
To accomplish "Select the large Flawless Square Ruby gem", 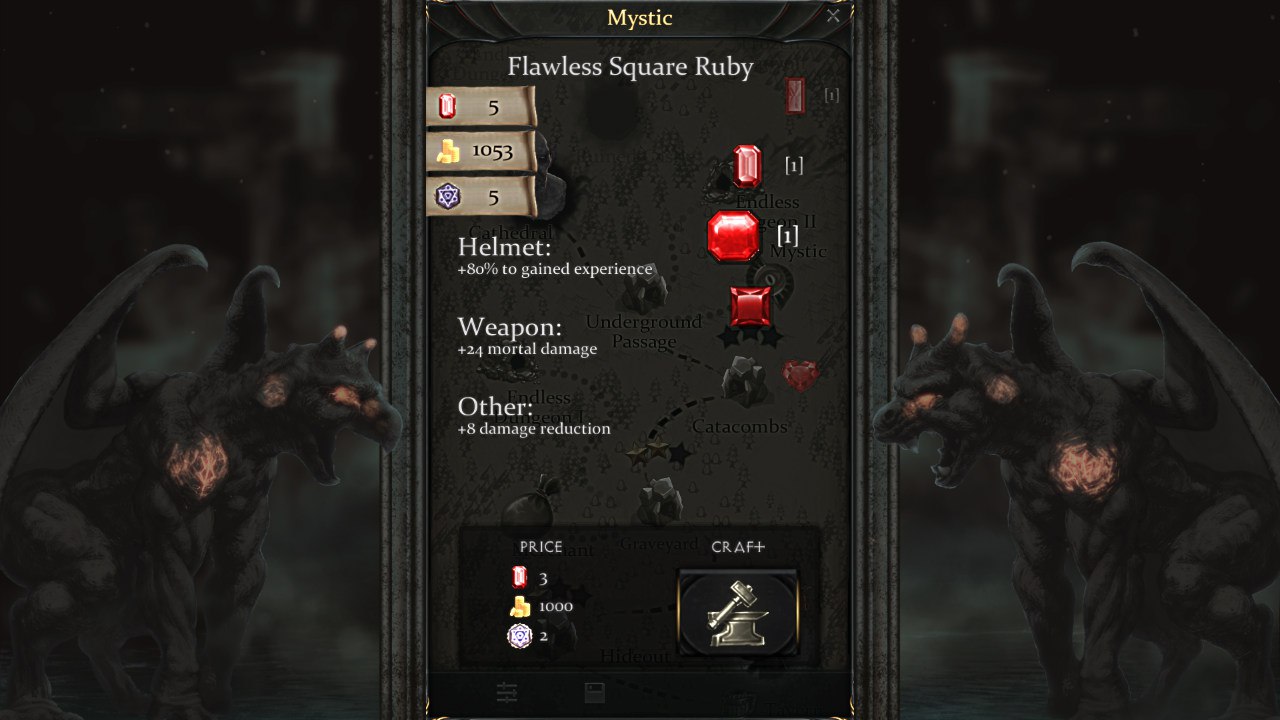I will tap(736, 238).
